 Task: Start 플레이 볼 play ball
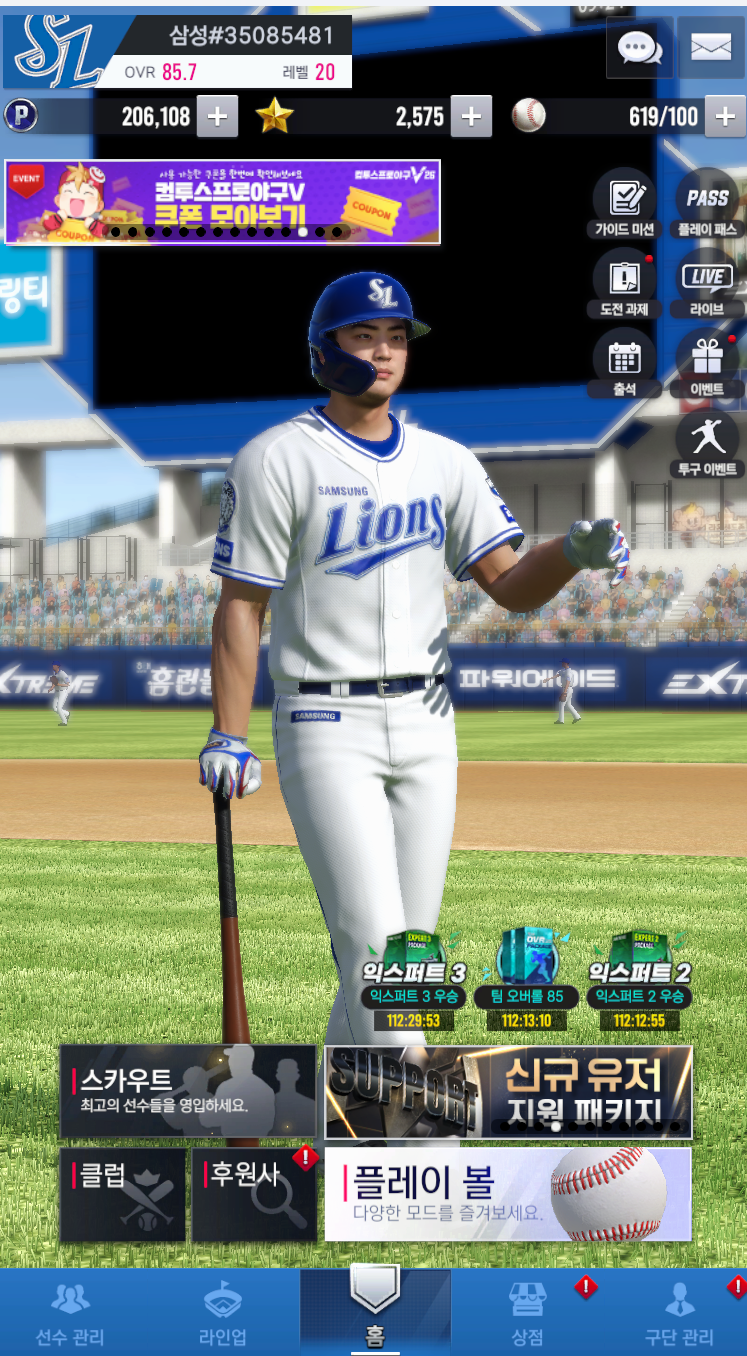click(508, 1194)
